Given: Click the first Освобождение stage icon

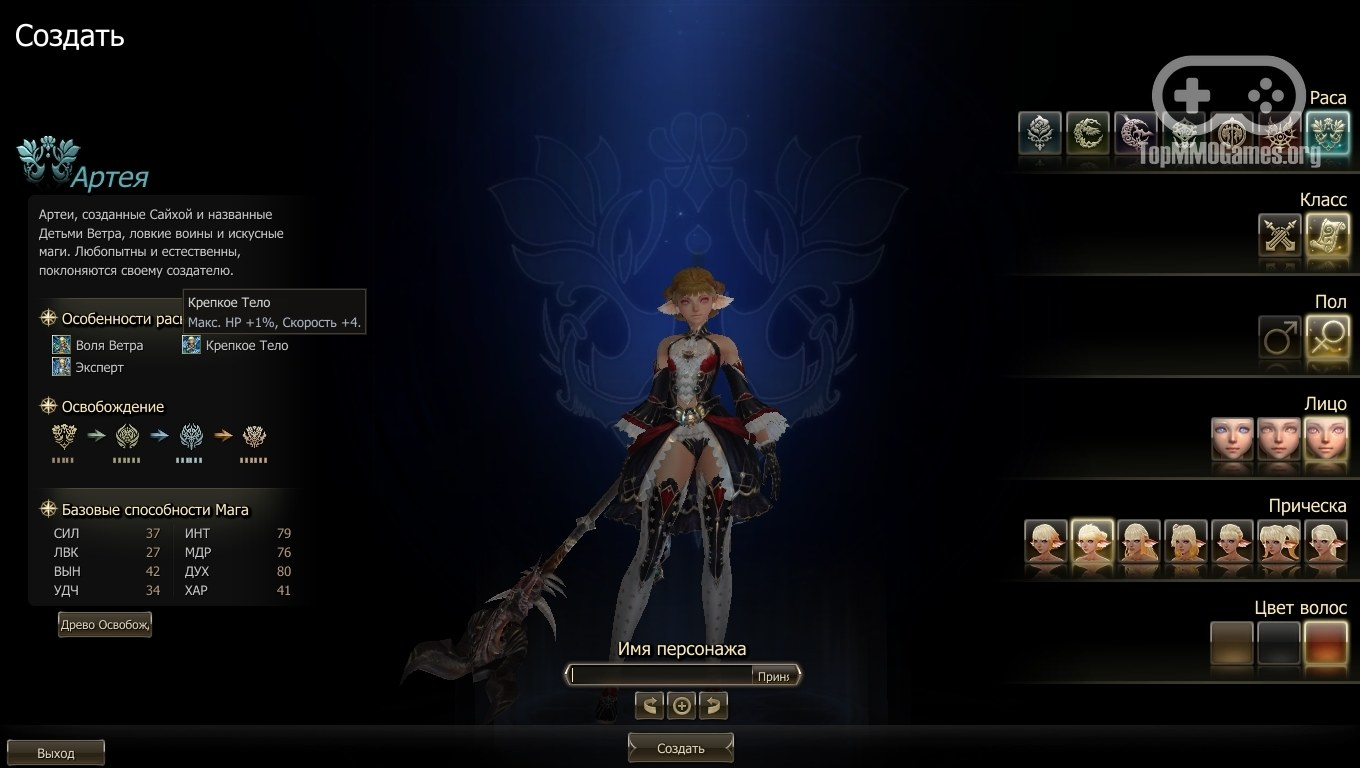Looking at the screenshot, I should point(63,437).
